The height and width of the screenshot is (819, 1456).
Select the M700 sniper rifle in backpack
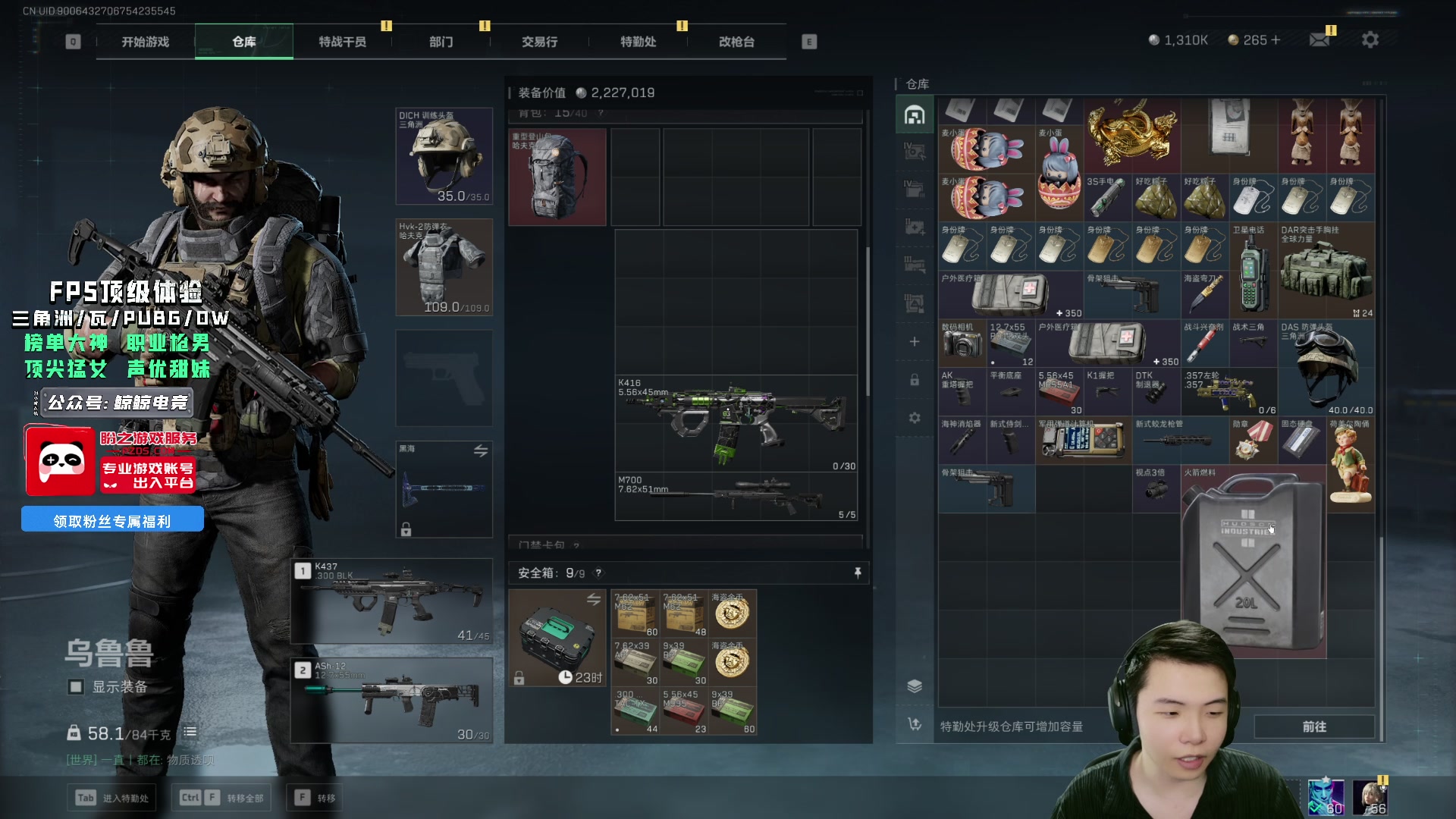(736, 497)
